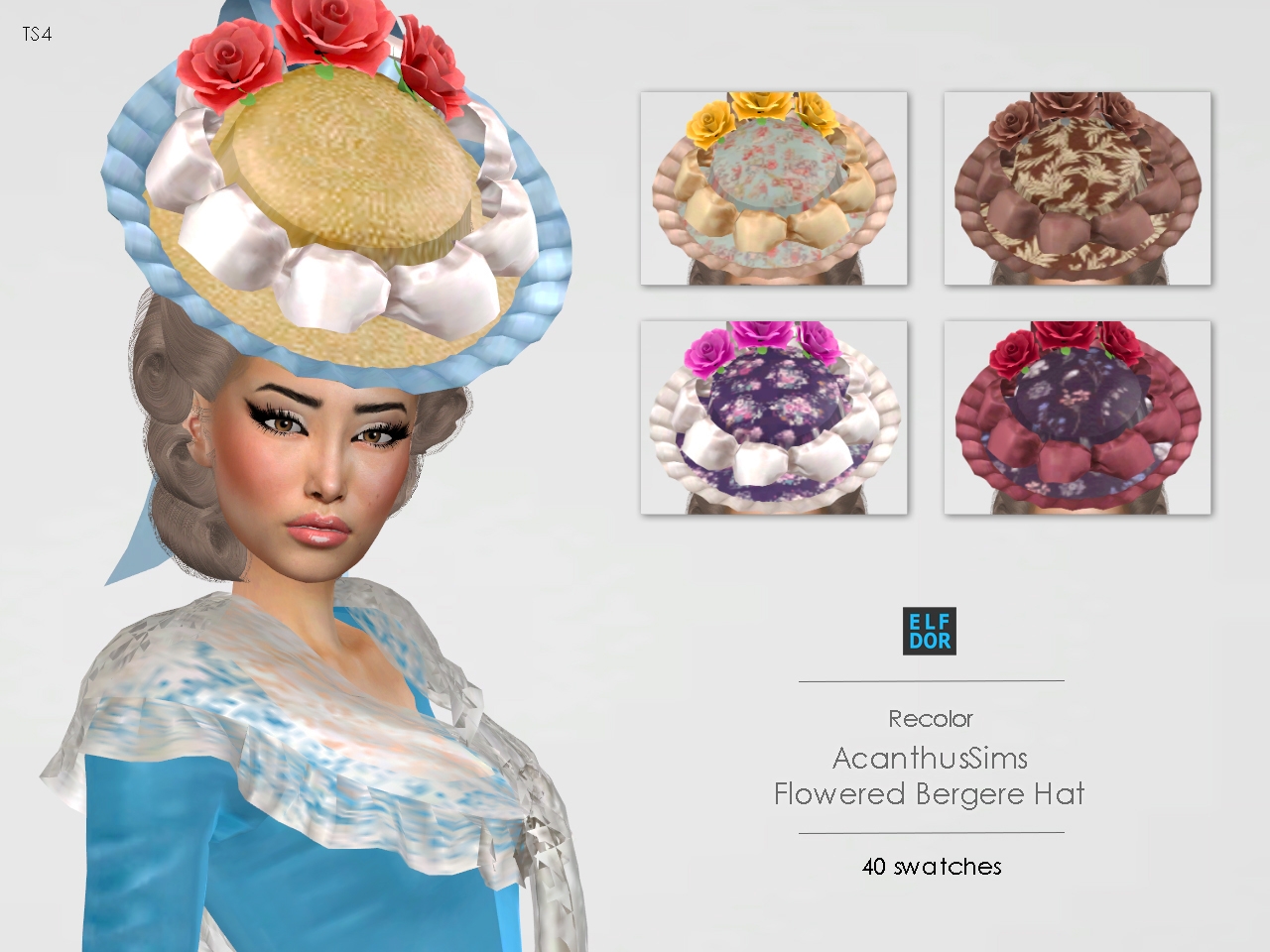The image size is (1270, 952).
Task: Pick the purple floral hat with pink roses
Action: (x=774, y=416)
